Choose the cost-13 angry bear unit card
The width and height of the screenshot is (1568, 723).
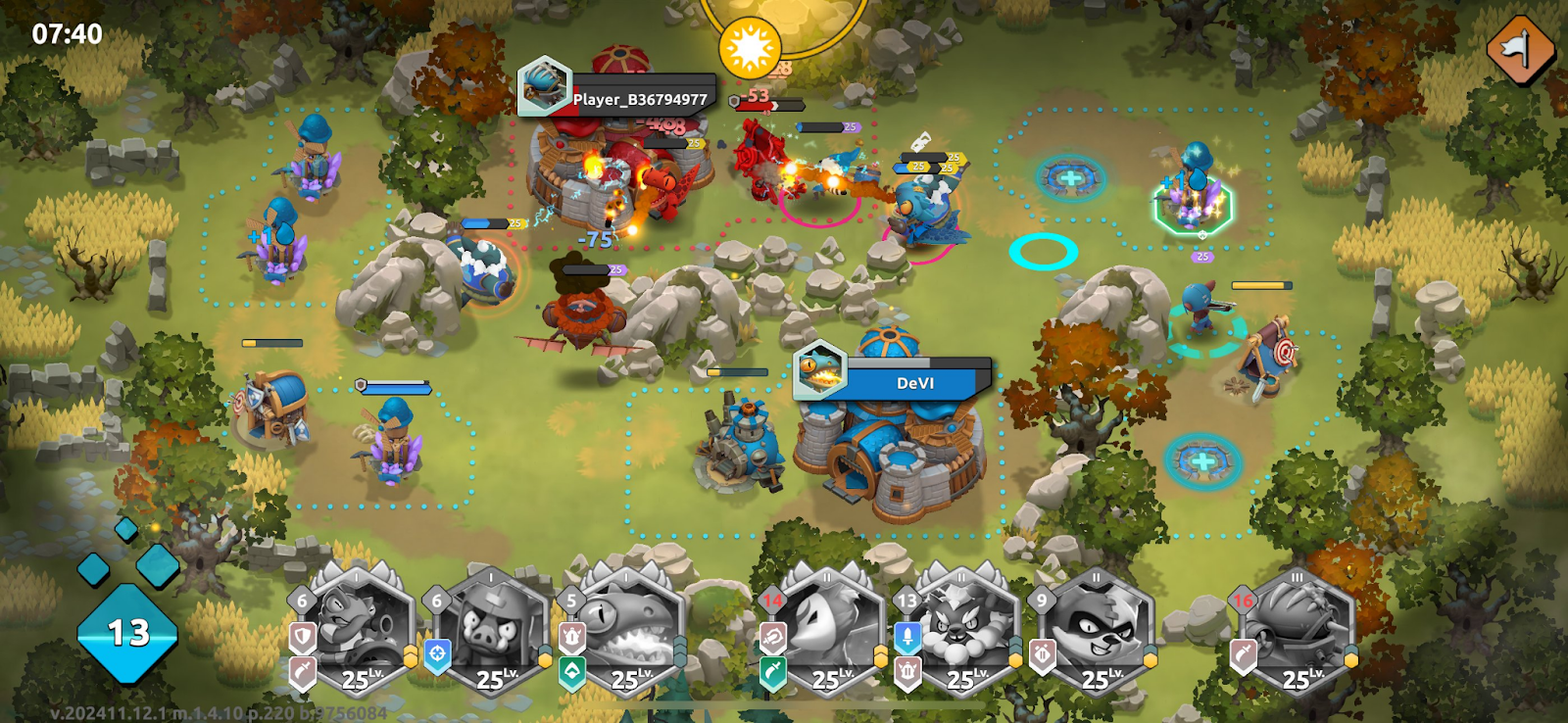pyautogui.click(x=962, y=632)
